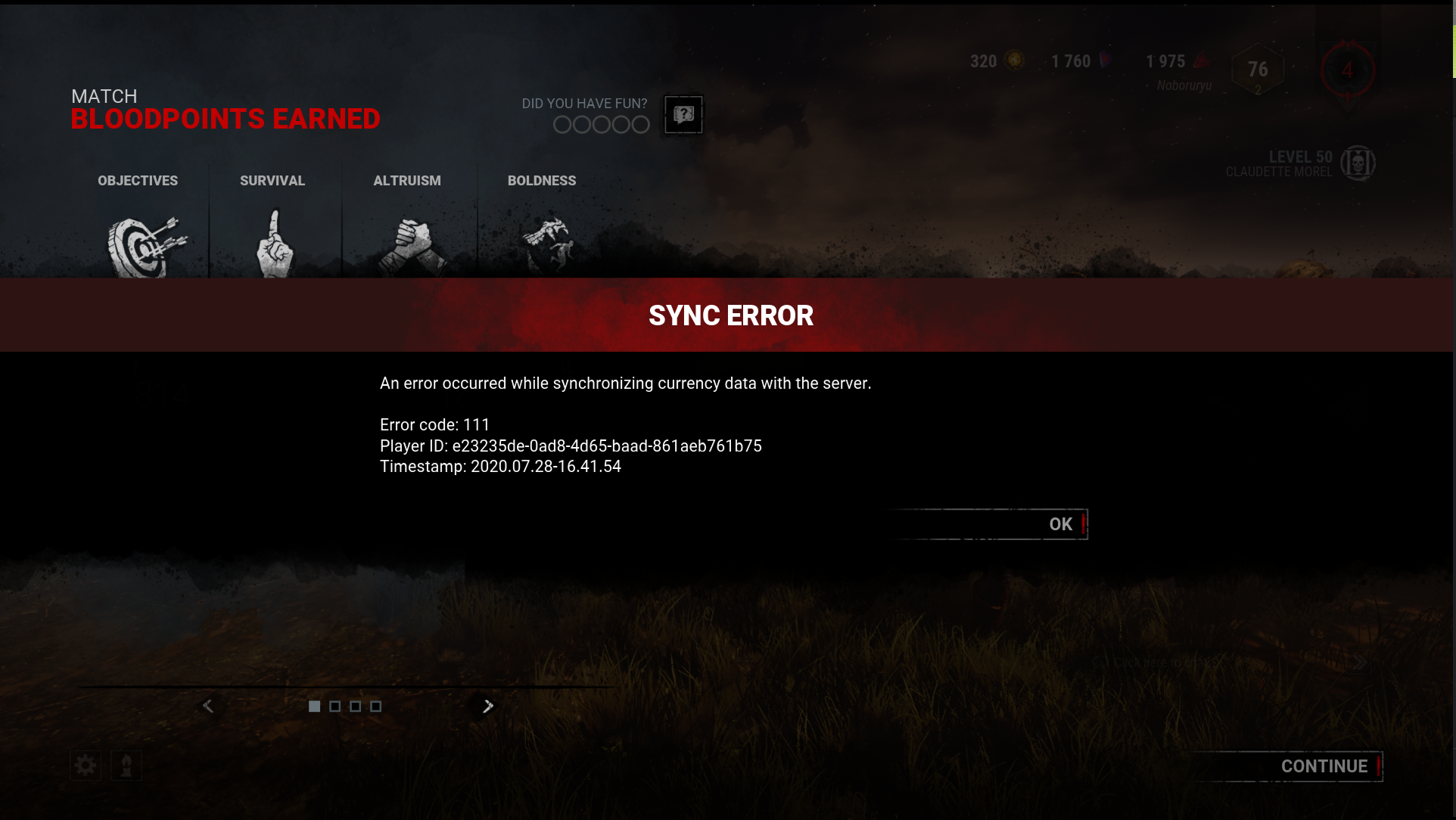The height and width of the screenshot is (820, 1456).
Task: Click the bloodweb candle icon bottom left
Action: coord(126,766)
